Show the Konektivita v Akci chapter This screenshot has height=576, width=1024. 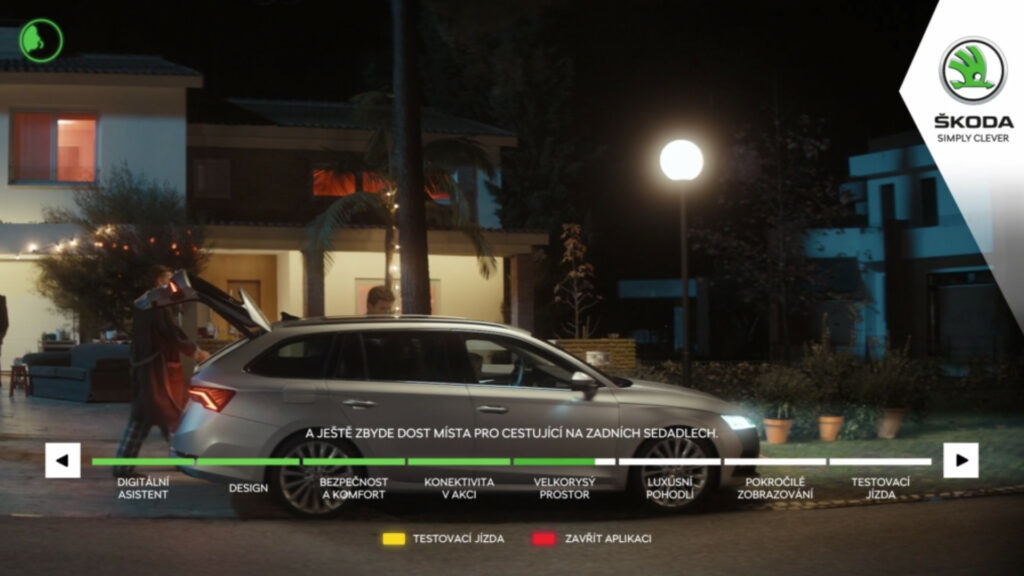459,488
